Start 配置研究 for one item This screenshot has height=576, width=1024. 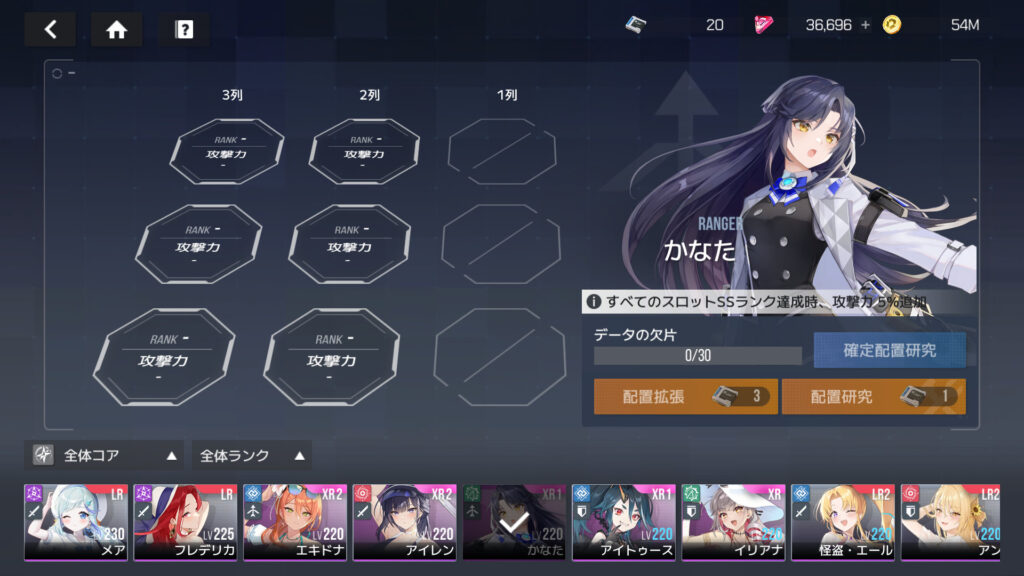[x=873, y=396]
